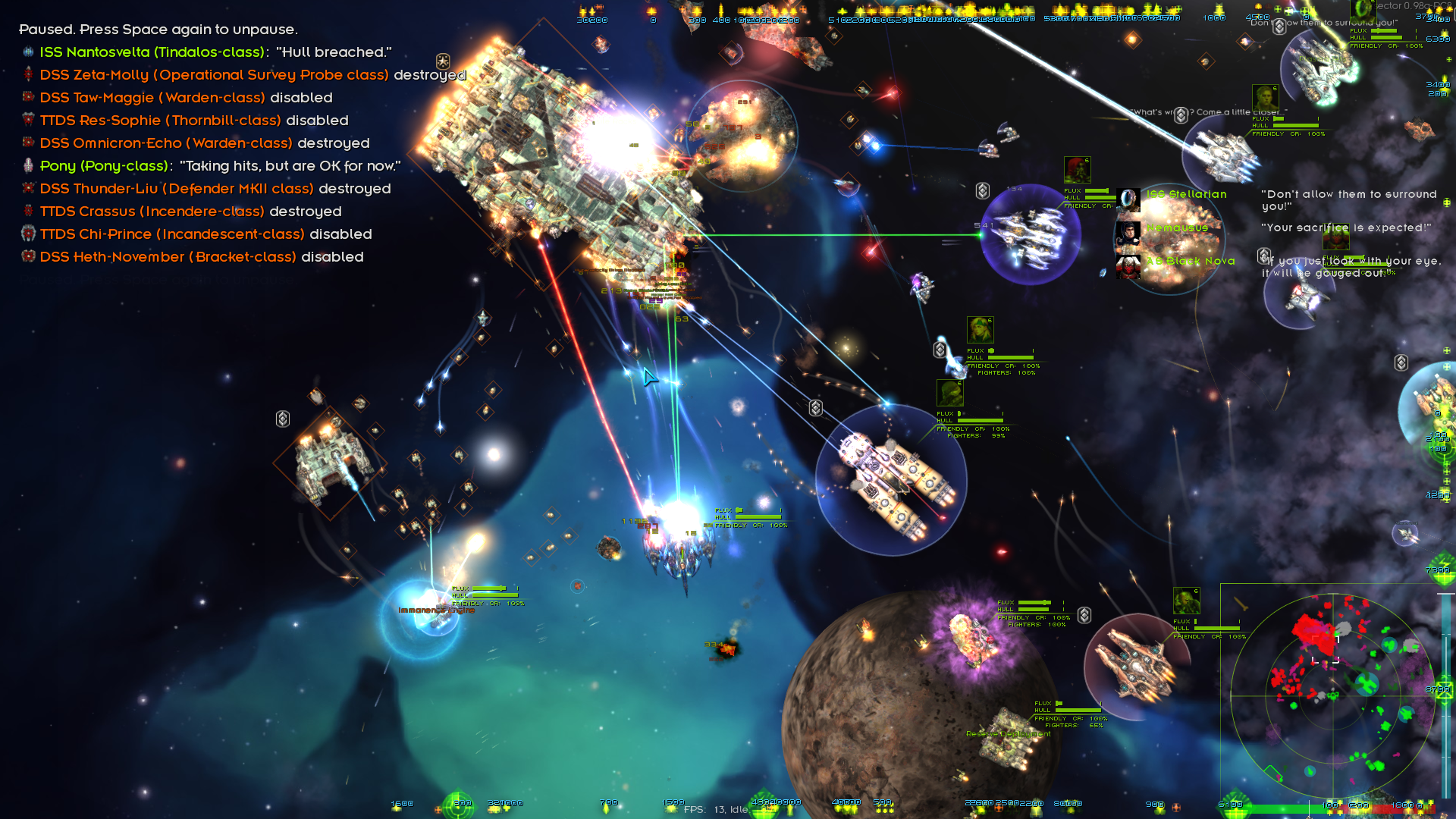The image size is (1456, 819).
Task: Select the AS Black Nova officer portrait
Action: pyautogui.click(x=1128, y=266)
